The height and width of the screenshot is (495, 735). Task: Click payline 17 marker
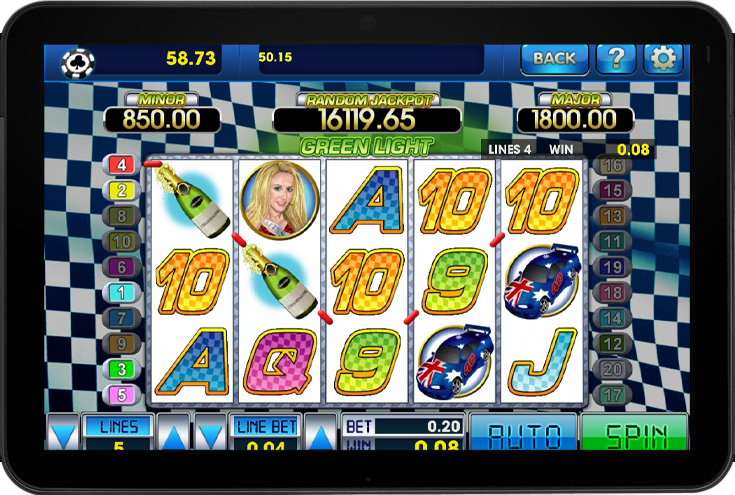[x=613, y=394]
